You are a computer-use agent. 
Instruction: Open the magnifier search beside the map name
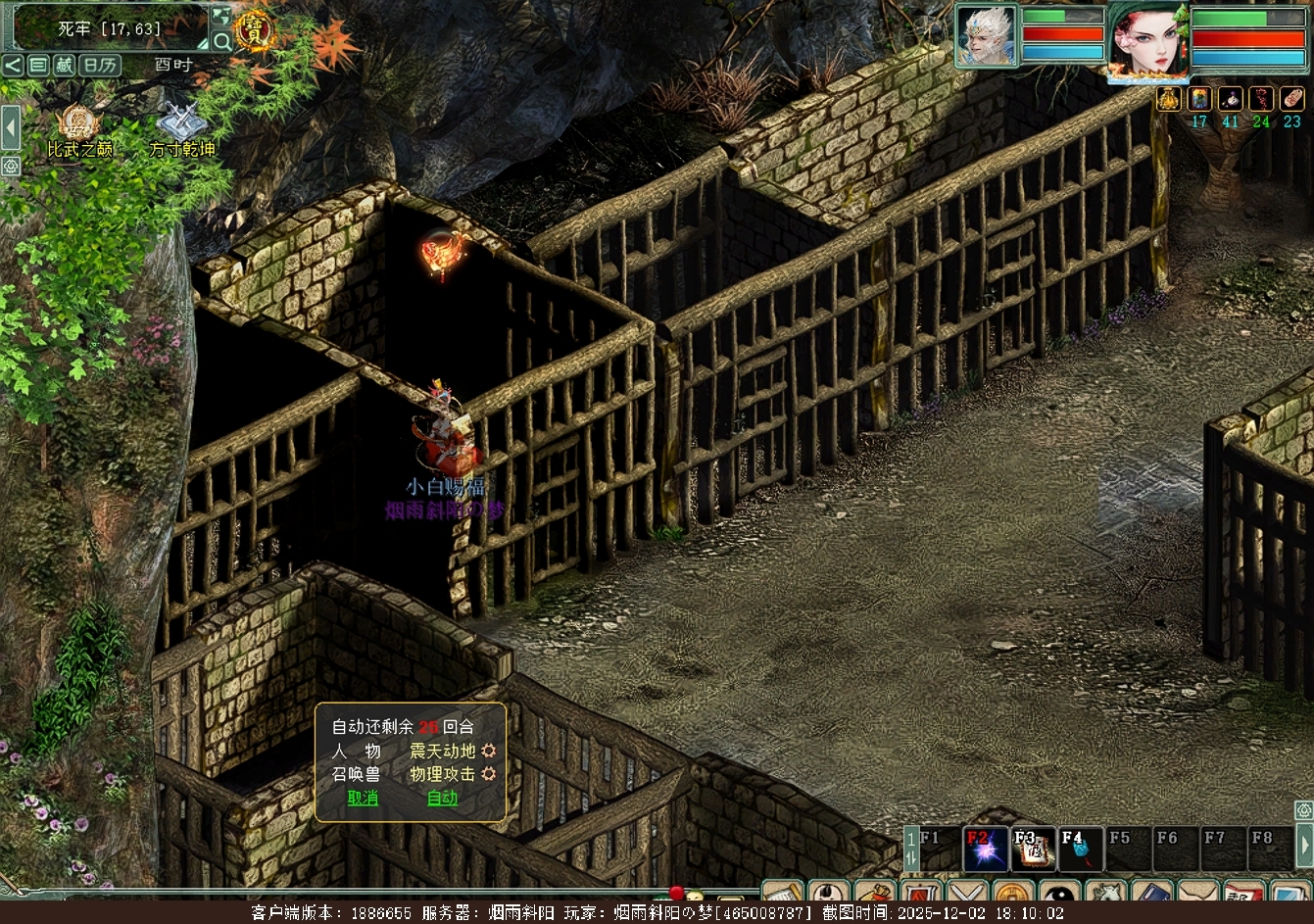point(222,41)
